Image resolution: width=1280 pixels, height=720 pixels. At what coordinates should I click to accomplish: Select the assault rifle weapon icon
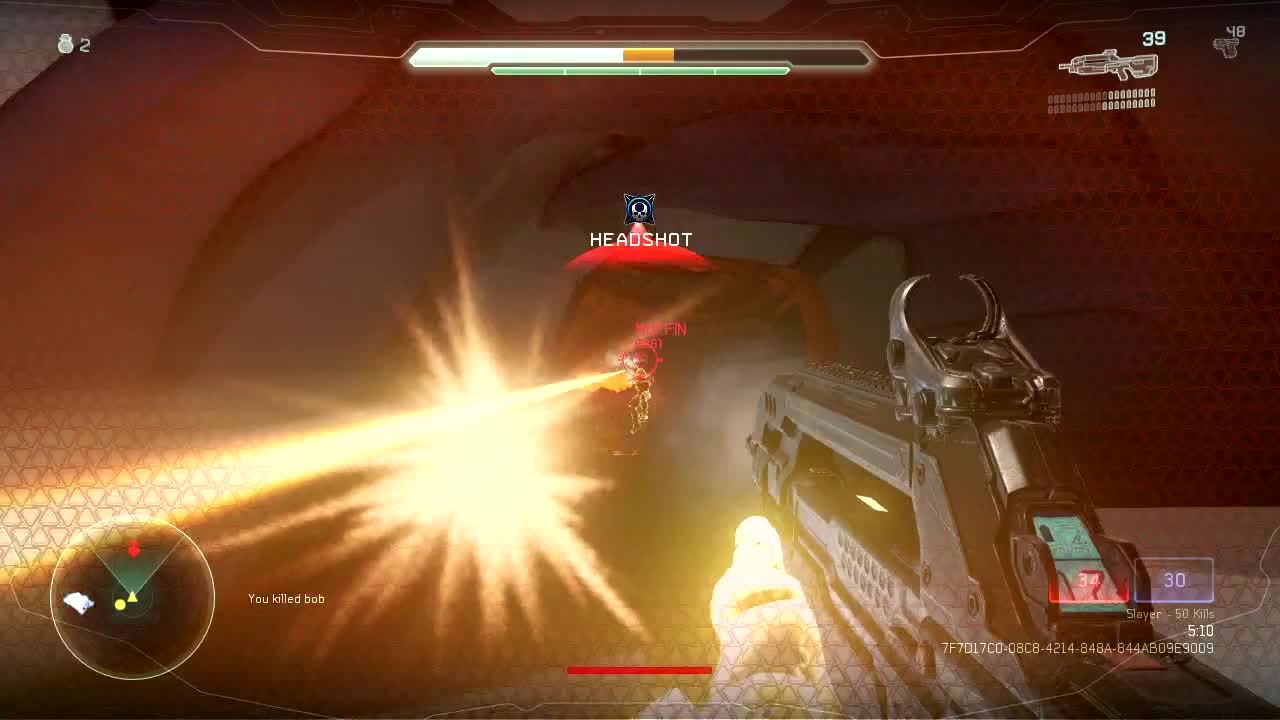pos(1108,65)
